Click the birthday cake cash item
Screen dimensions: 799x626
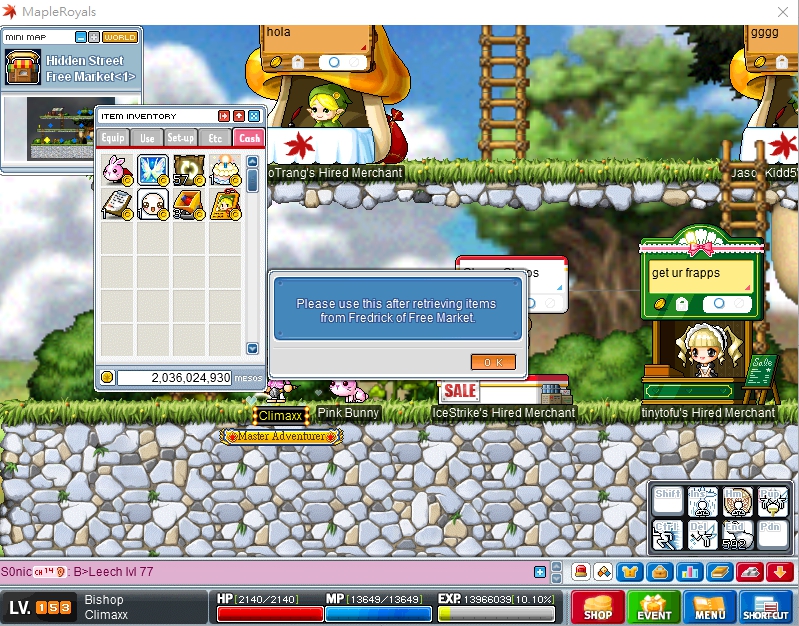tap(225, 170)
